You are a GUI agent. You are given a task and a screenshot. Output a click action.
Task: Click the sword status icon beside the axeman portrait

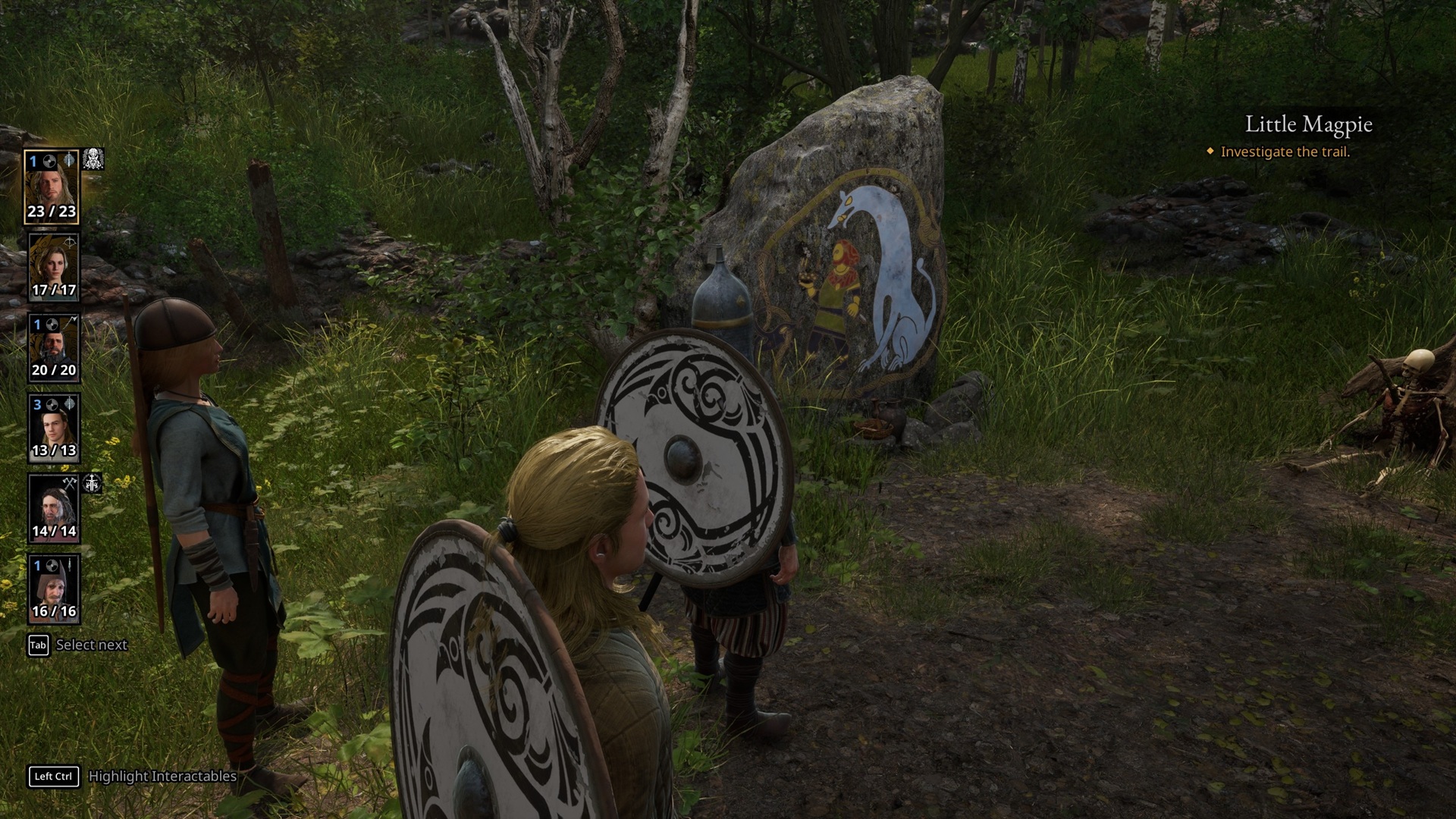pyautogui.click(x=93, y=483)
